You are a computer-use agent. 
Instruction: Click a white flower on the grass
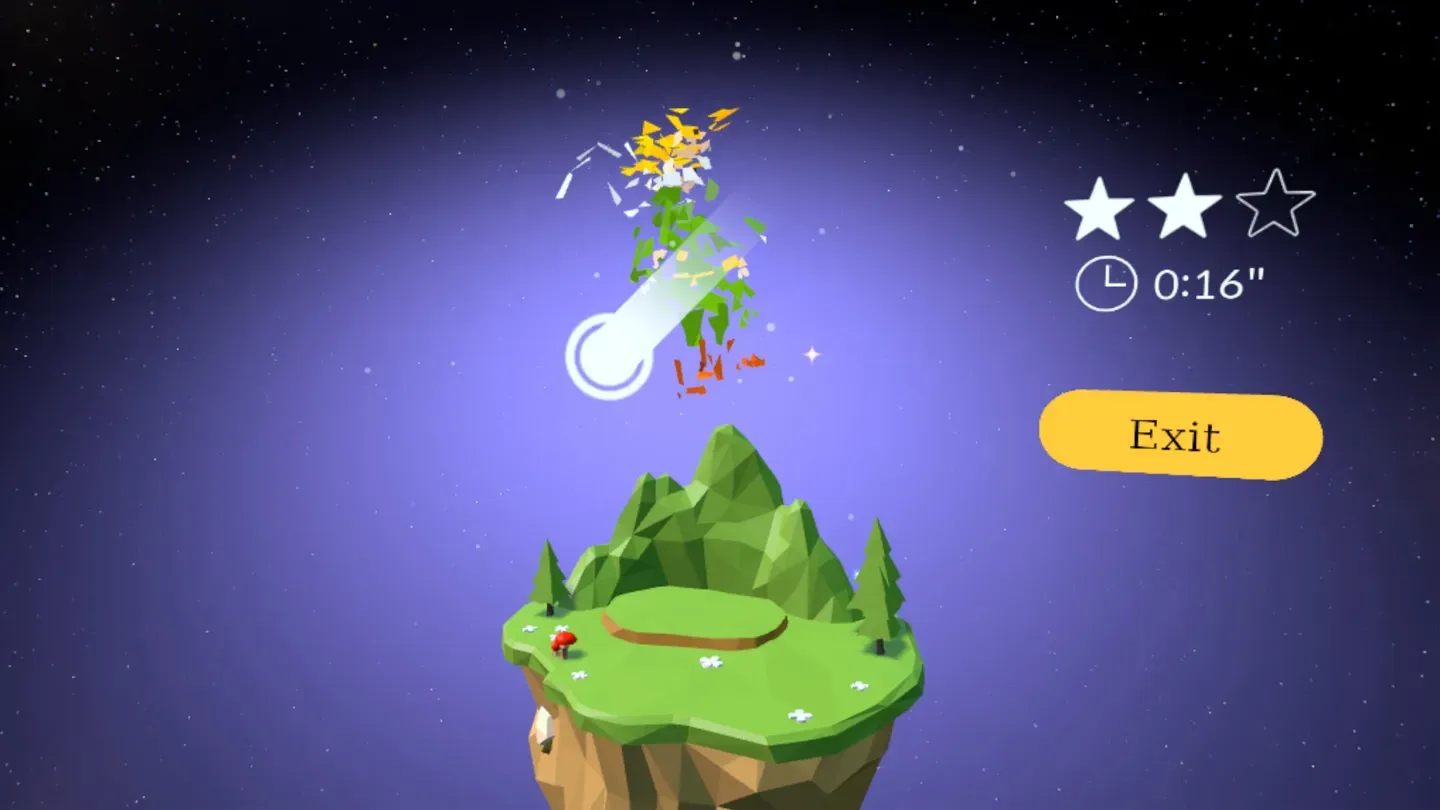coord(712,661)
